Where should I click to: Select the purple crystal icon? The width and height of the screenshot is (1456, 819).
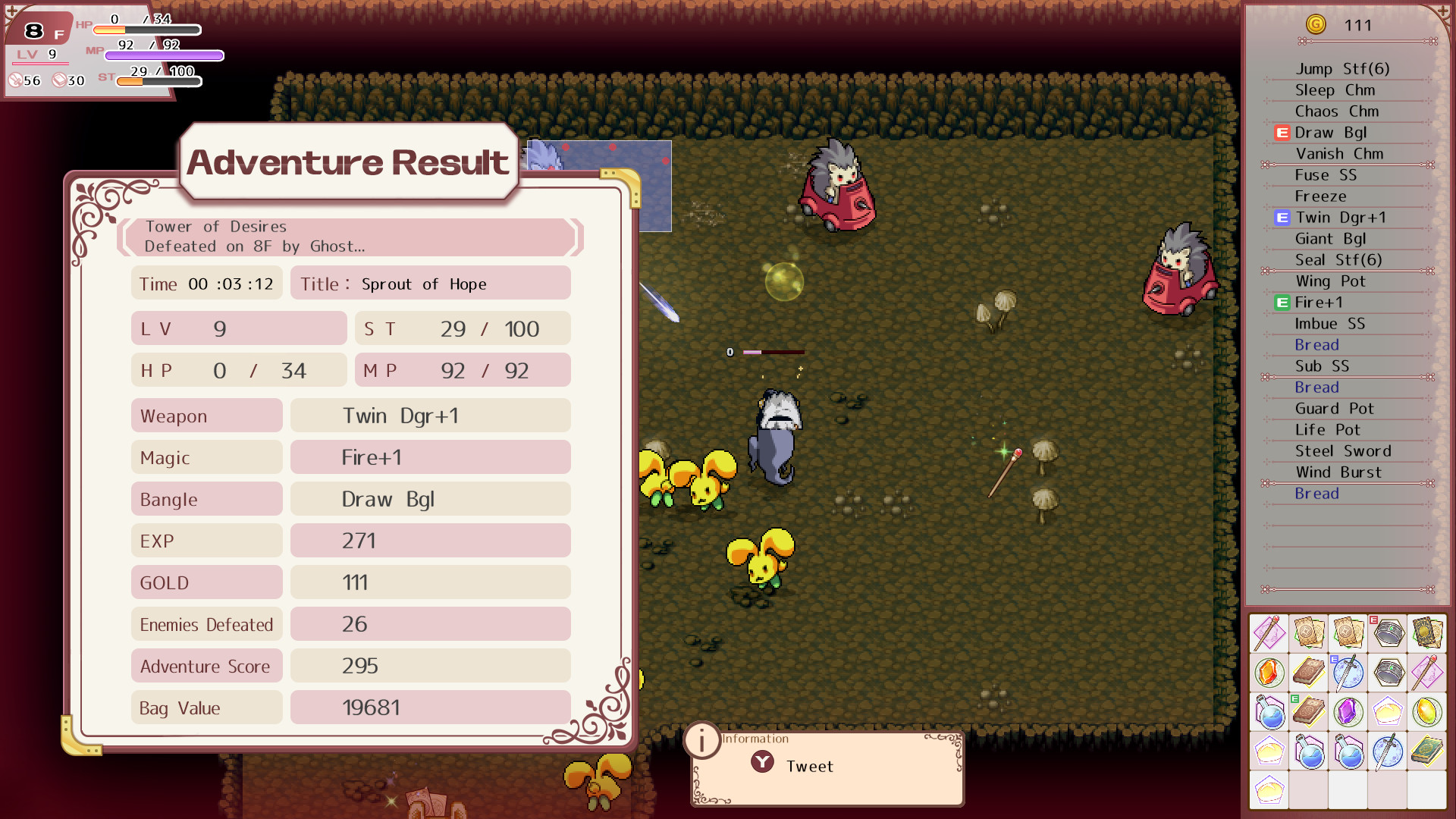(1349, 713)
